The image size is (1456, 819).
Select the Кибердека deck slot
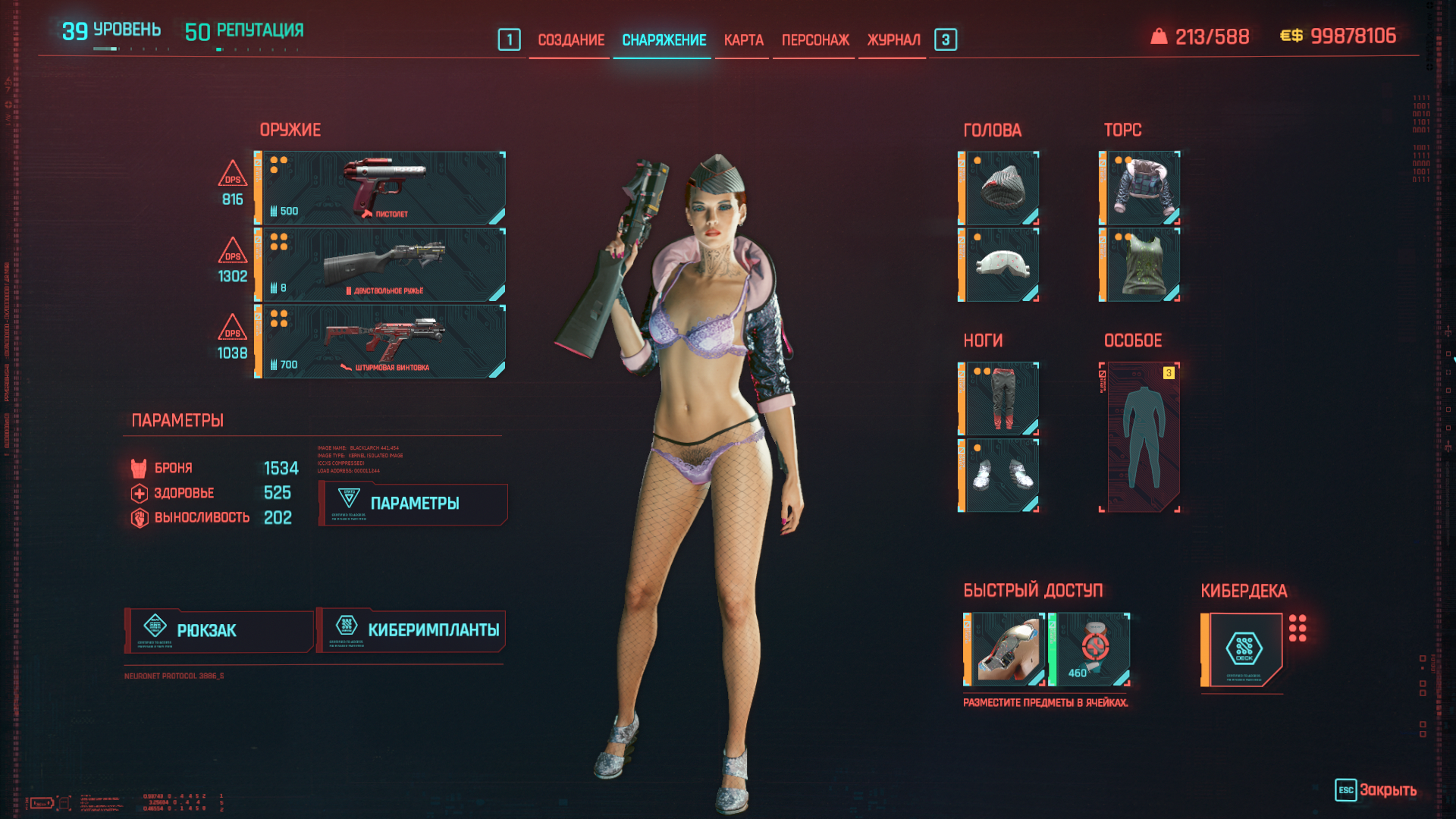1243,649
